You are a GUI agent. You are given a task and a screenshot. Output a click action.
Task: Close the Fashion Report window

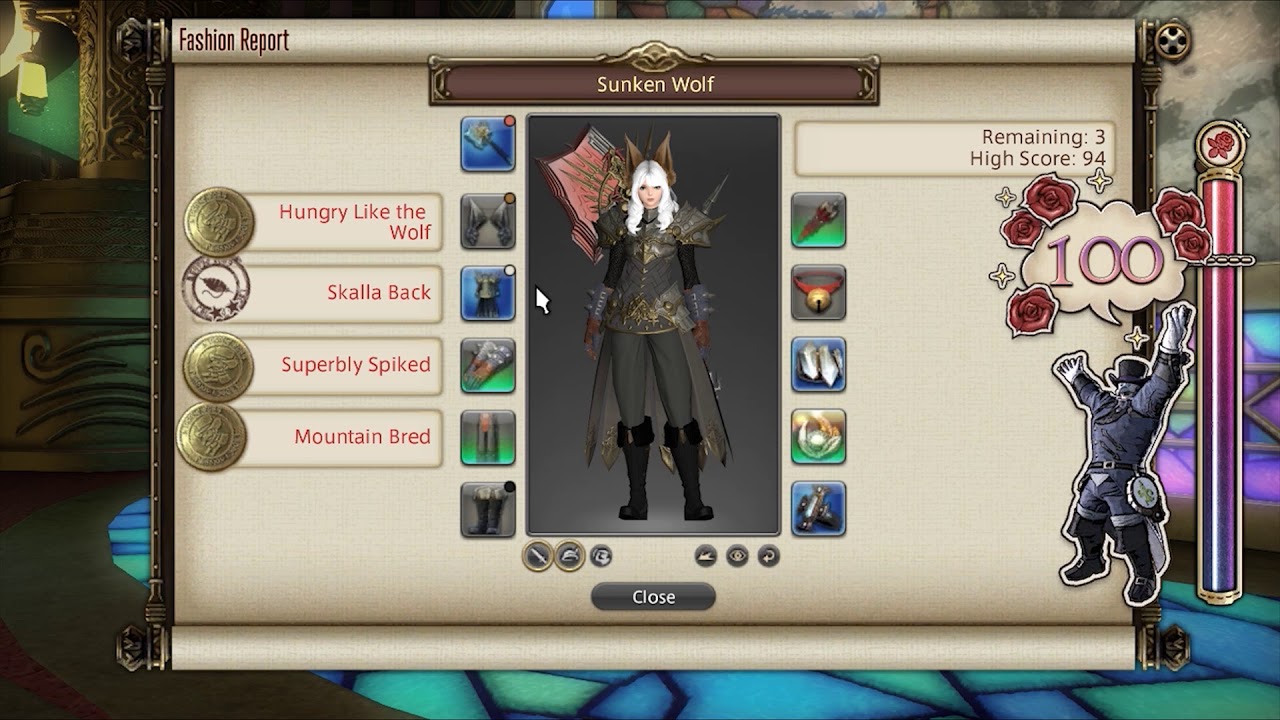[x=653, y=597]
